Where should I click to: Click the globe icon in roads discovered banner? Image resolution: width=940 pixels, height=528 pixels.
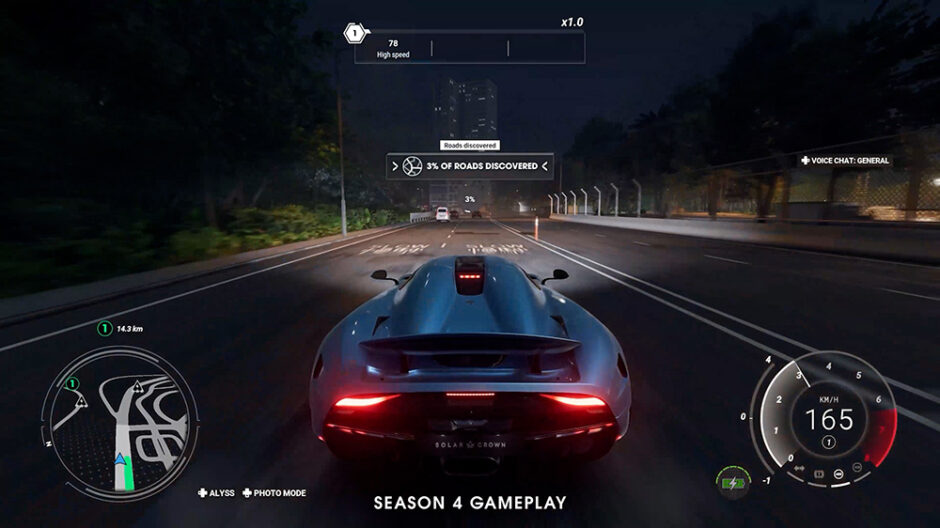[411, 166]
